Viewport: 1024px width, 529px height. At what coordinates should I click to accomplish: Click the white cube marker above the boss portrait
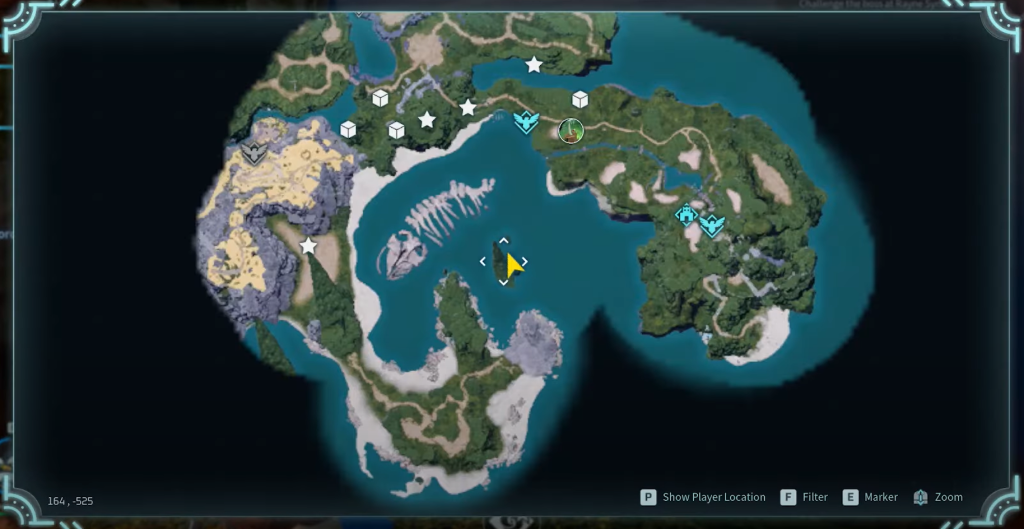click(x=580, y=99)
